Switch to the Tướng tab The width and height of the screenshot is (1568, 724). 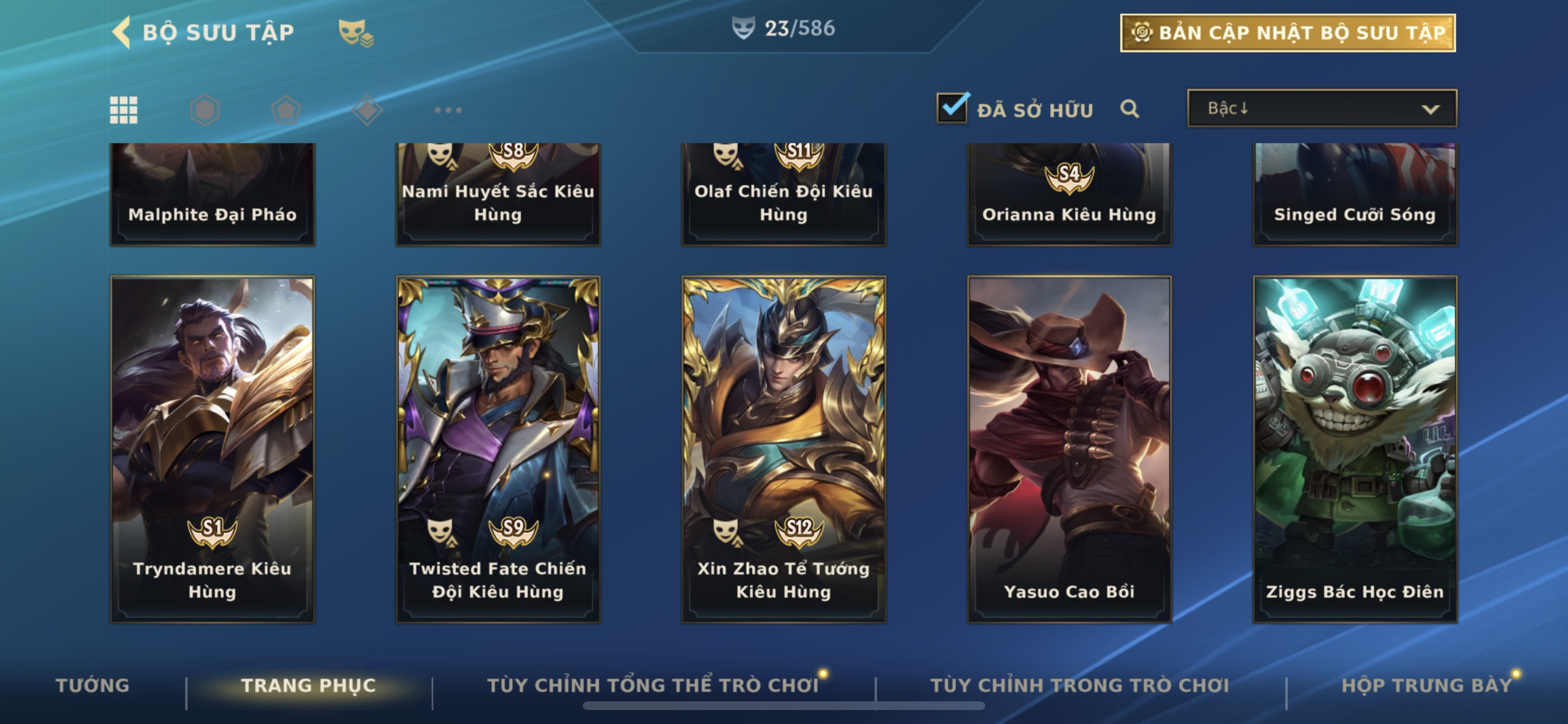93,686
